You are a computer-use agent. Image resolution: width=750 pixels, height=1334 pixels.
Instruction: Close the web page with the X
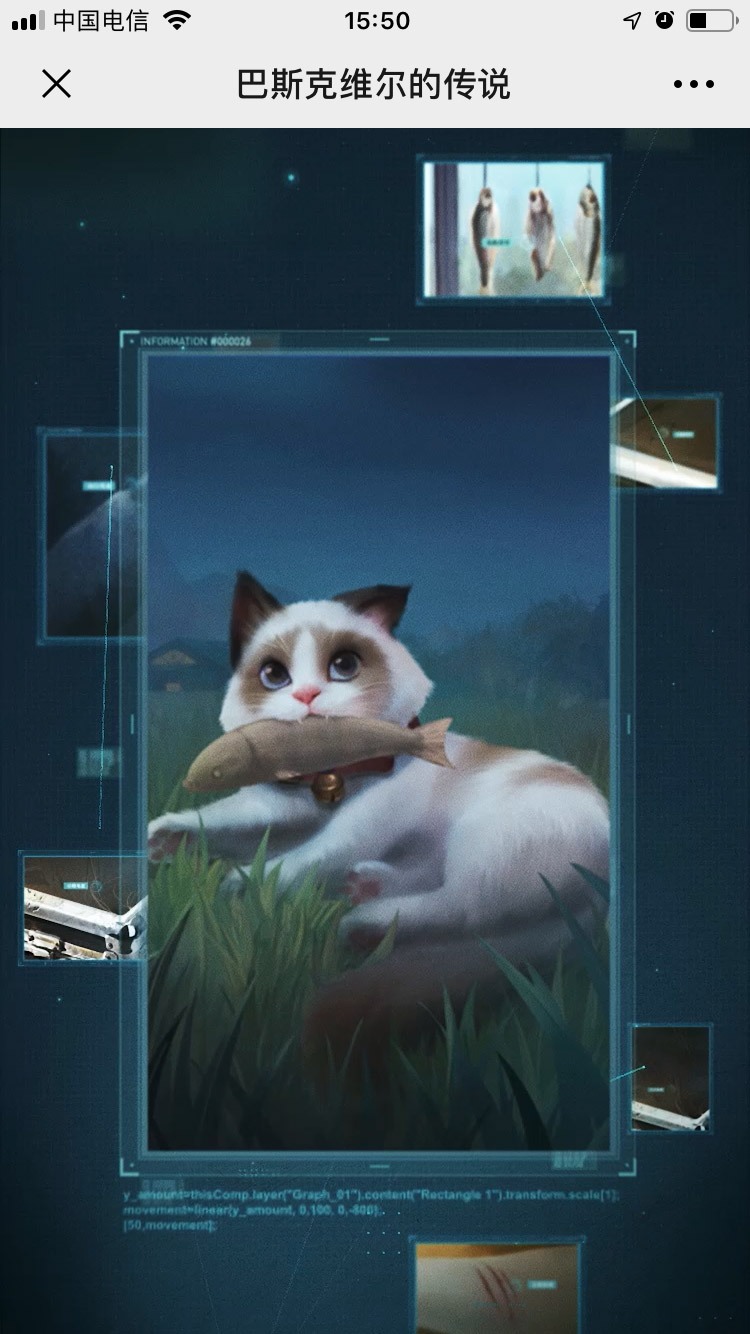57,84
